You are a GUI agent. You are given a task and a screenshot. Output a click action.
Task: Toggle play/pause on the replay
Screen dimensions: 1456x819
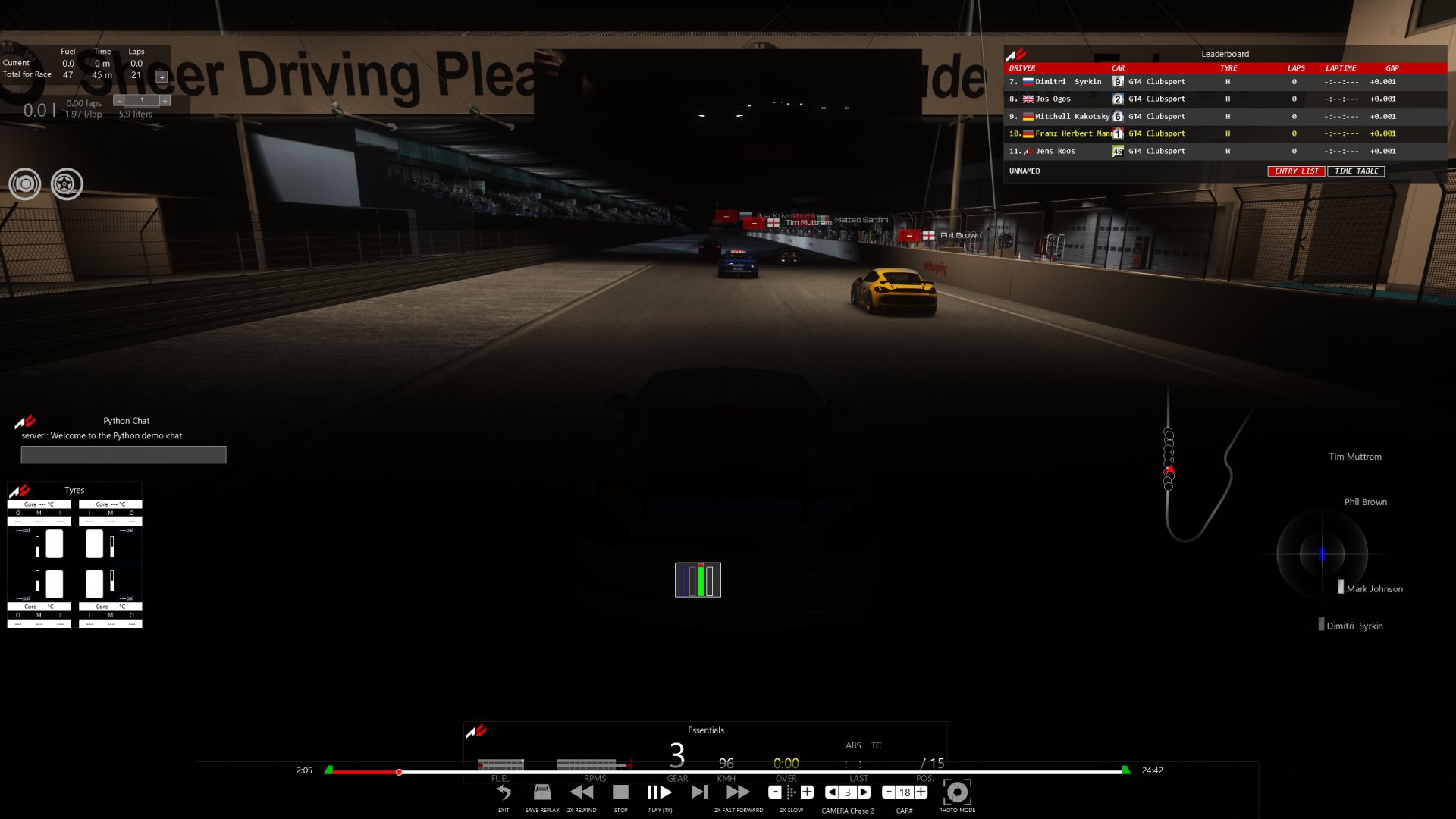[660, 792]
